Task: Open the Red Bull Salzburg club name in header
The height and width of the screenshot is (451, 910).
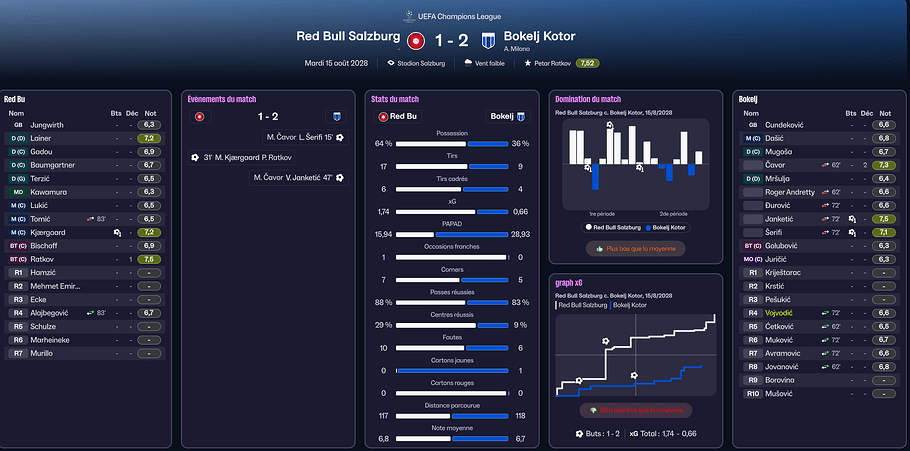Action: [x=348, y=37]
